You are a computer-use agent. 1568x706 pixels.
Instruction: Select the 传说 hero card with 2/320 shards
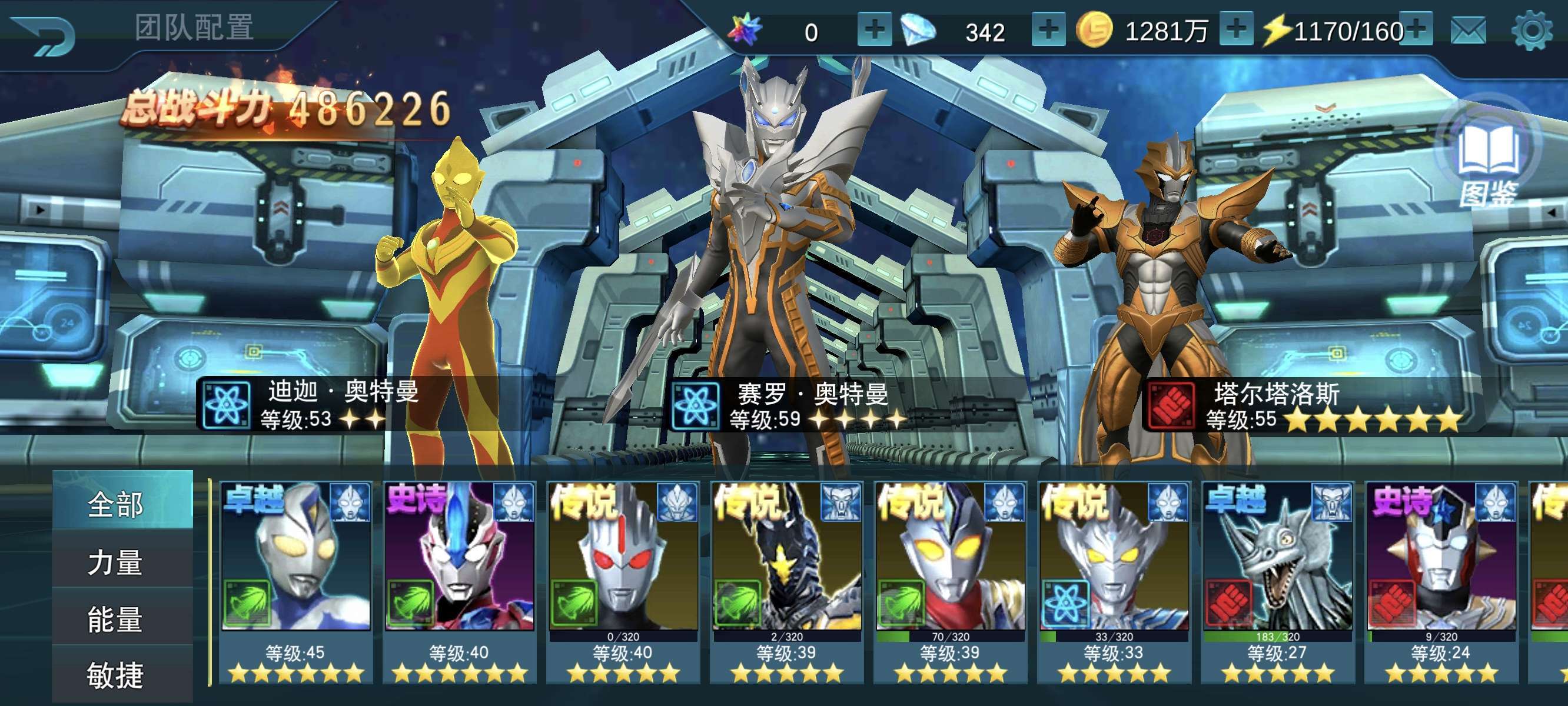point(786,578)
